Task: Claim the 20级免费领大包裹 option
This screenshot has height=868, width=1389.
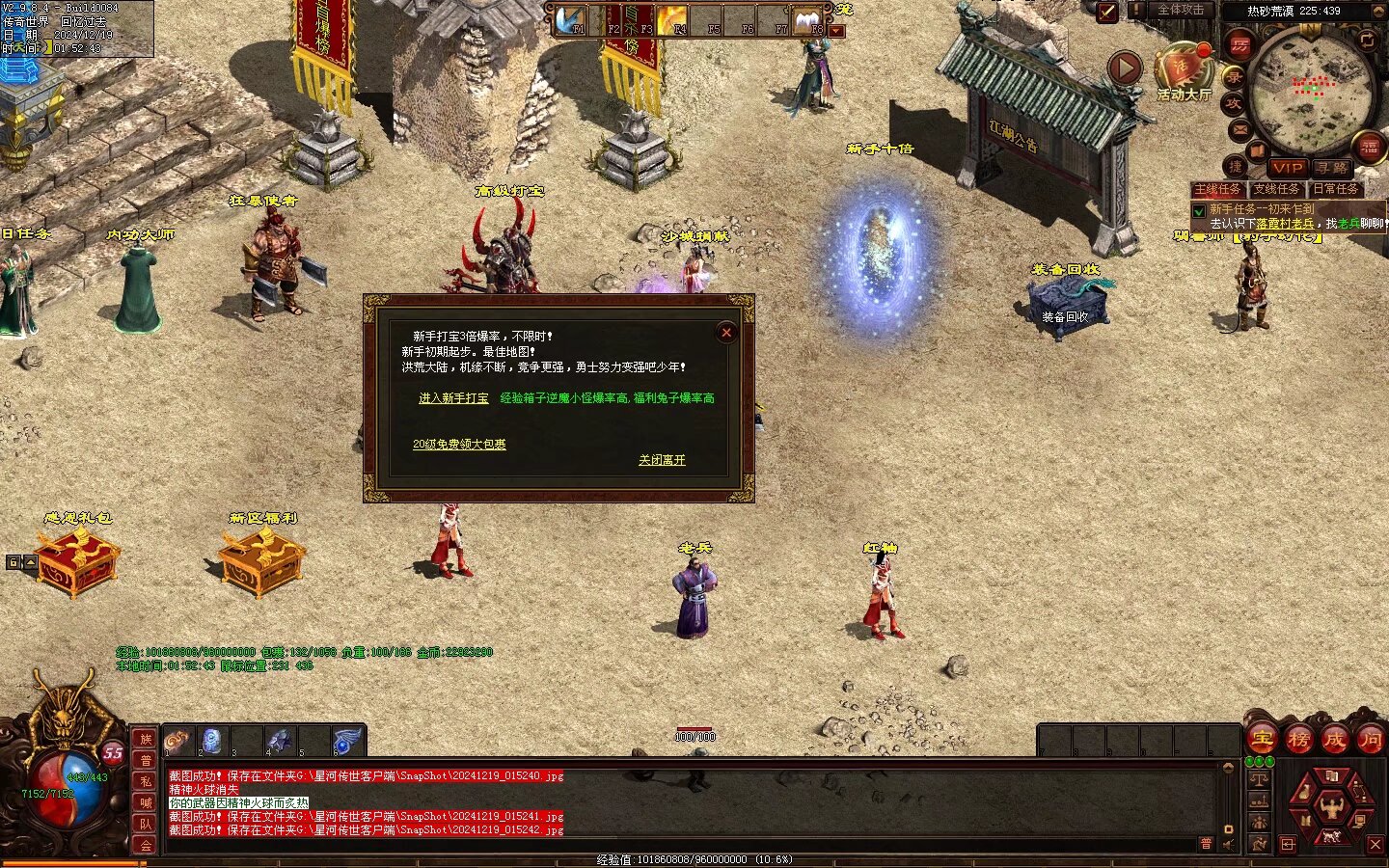Action: click(459, 445)
